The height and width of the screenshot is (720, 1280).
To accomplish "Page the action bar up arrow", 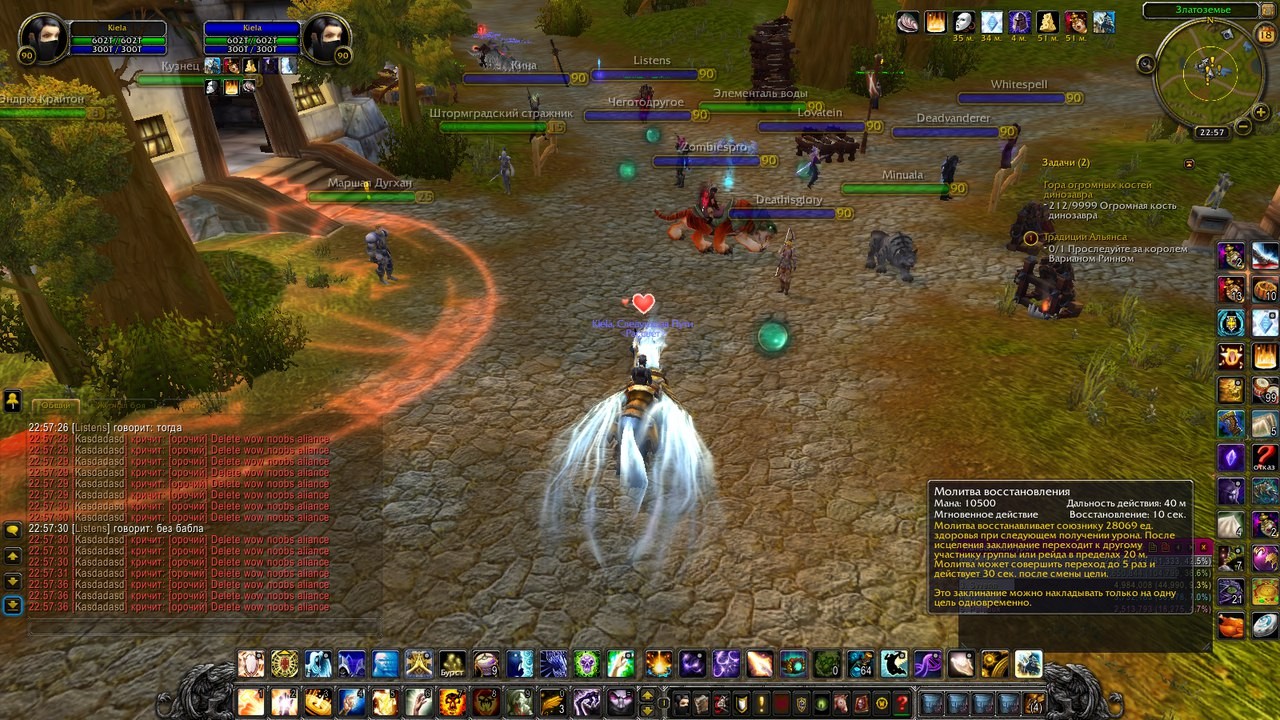I will pos(647,695).
